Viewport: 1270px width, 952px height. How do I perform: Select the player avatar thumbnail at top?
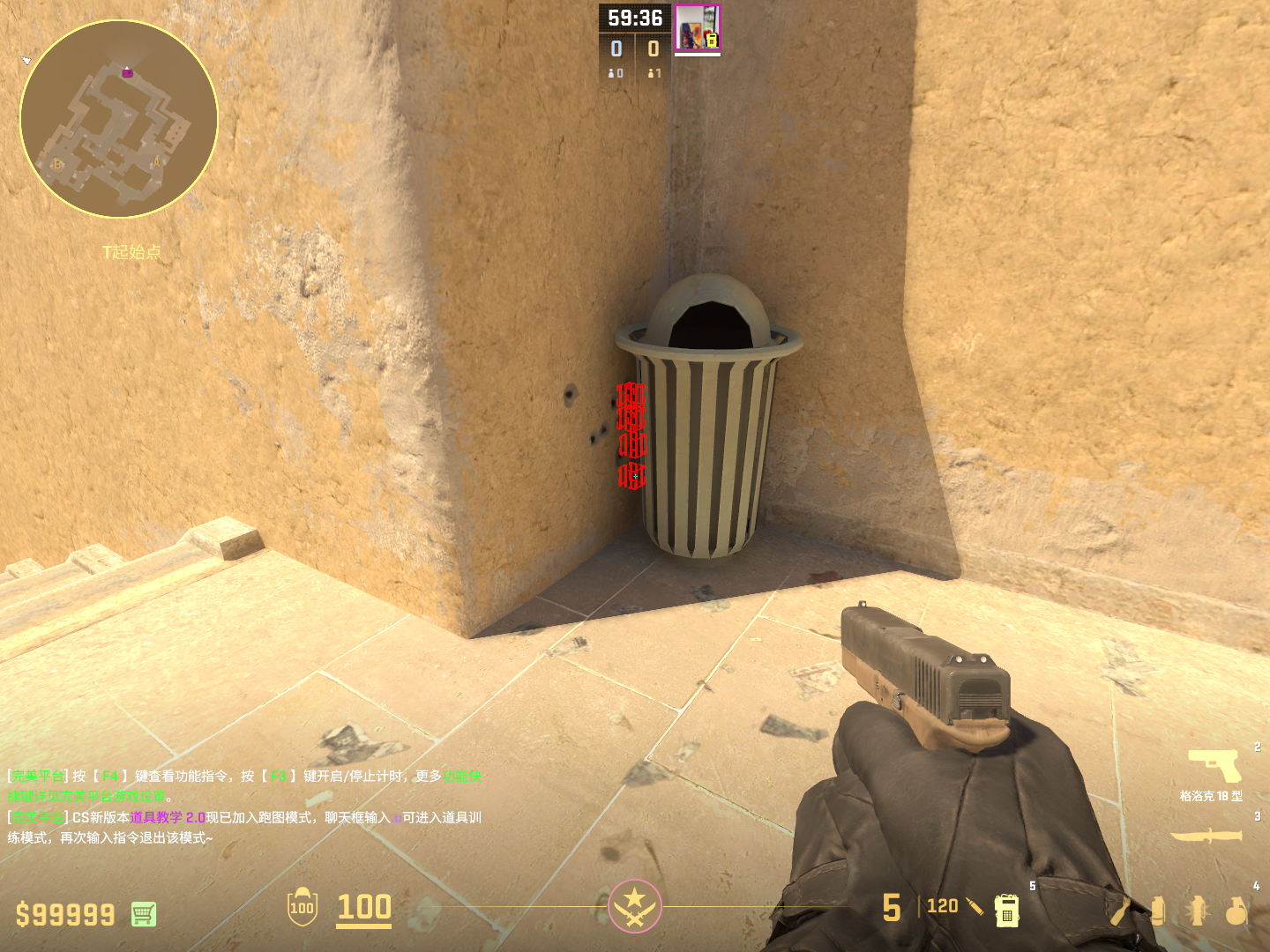(697, 28)
